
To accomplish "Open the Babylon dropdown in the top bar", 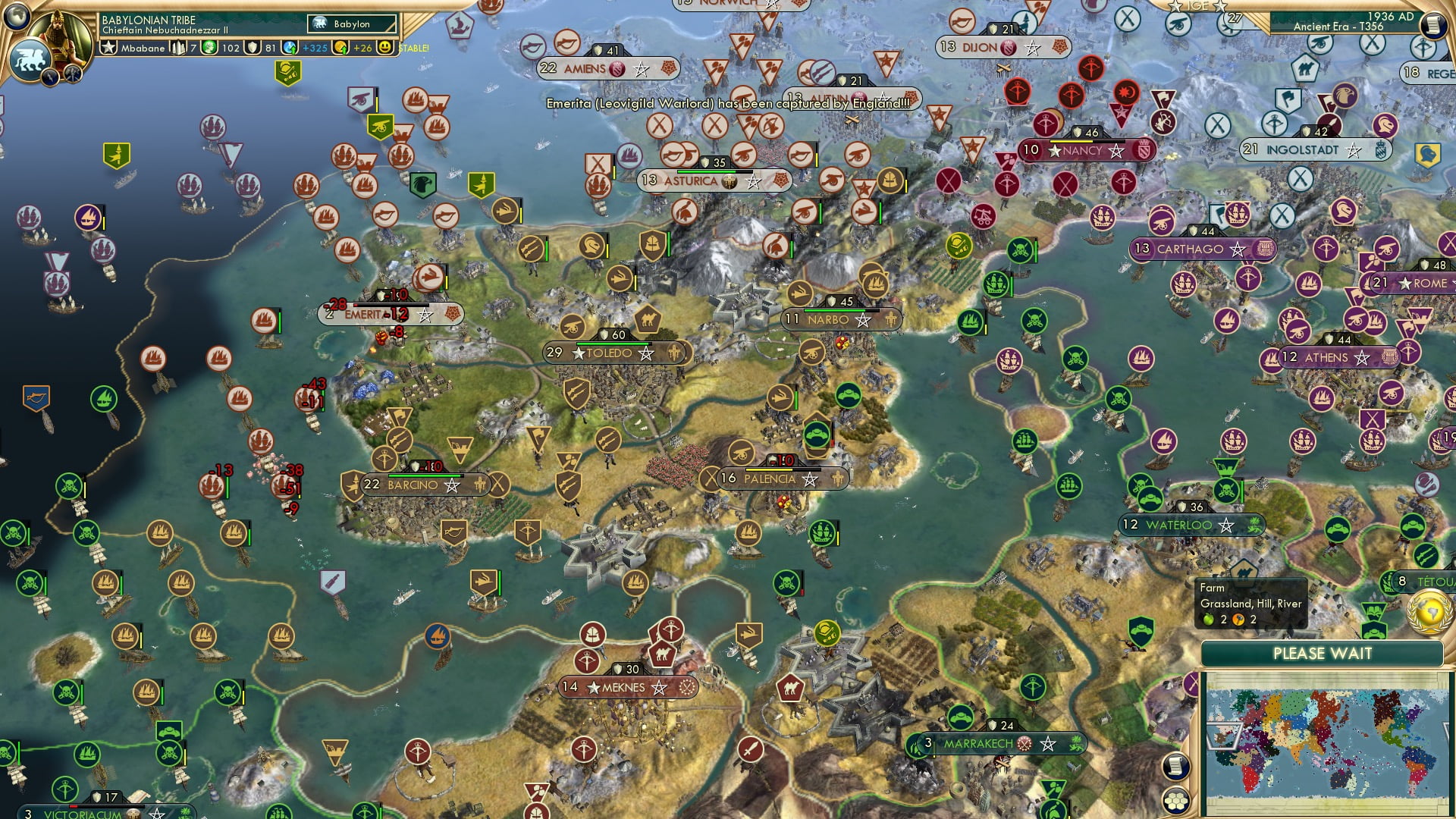I will [352, 24].
